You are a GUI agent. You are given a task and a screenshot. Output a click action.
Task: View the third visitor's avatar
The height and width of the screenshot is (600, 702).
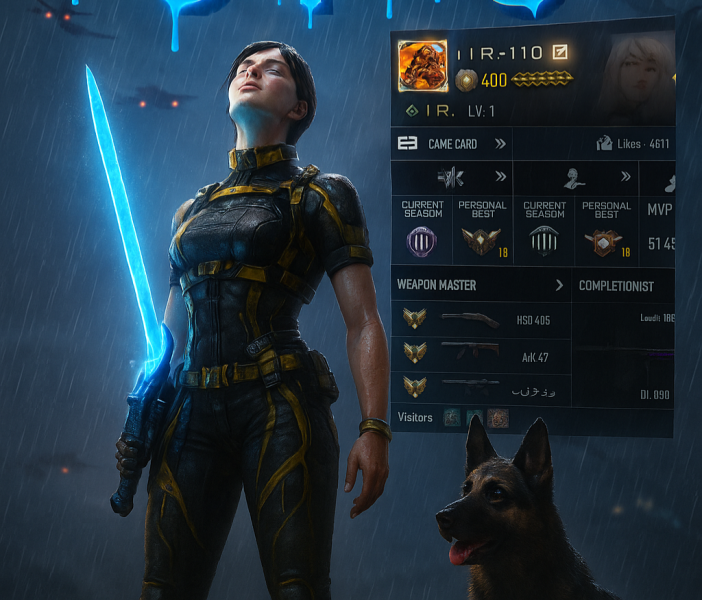coord(498,418)
